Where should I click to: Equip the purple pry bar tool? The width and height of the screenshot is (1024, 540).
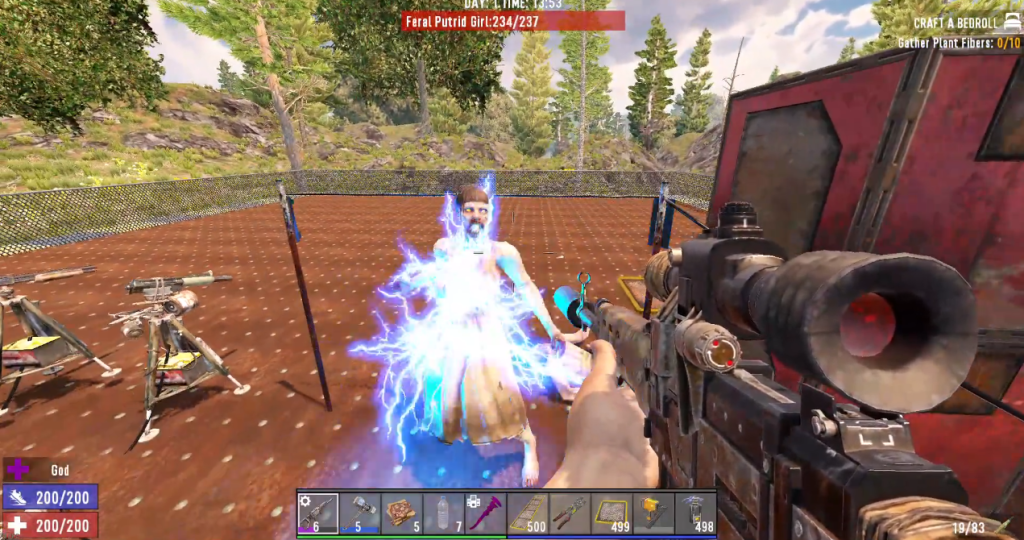coord(486,513)
